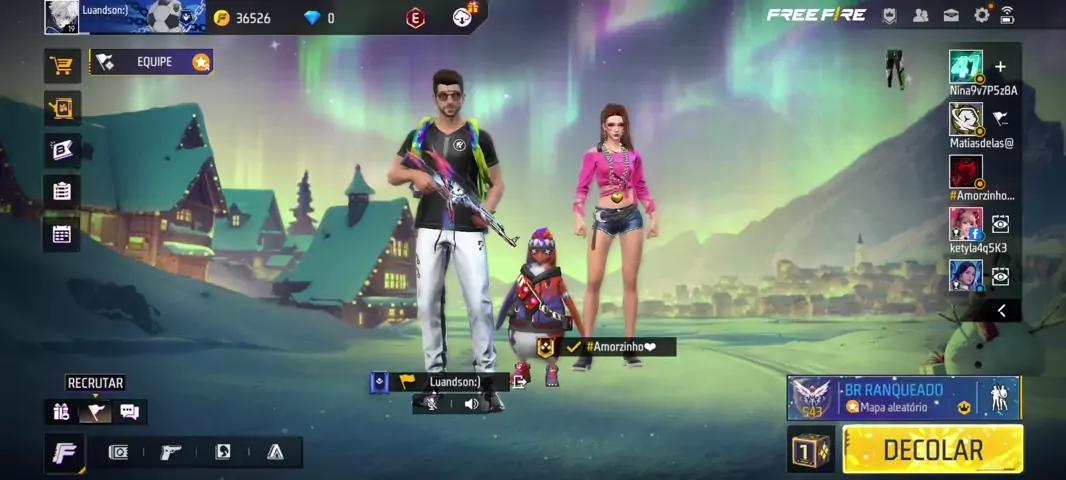Open the calendar events icon

pyautogui.click(x=62, y=234)
